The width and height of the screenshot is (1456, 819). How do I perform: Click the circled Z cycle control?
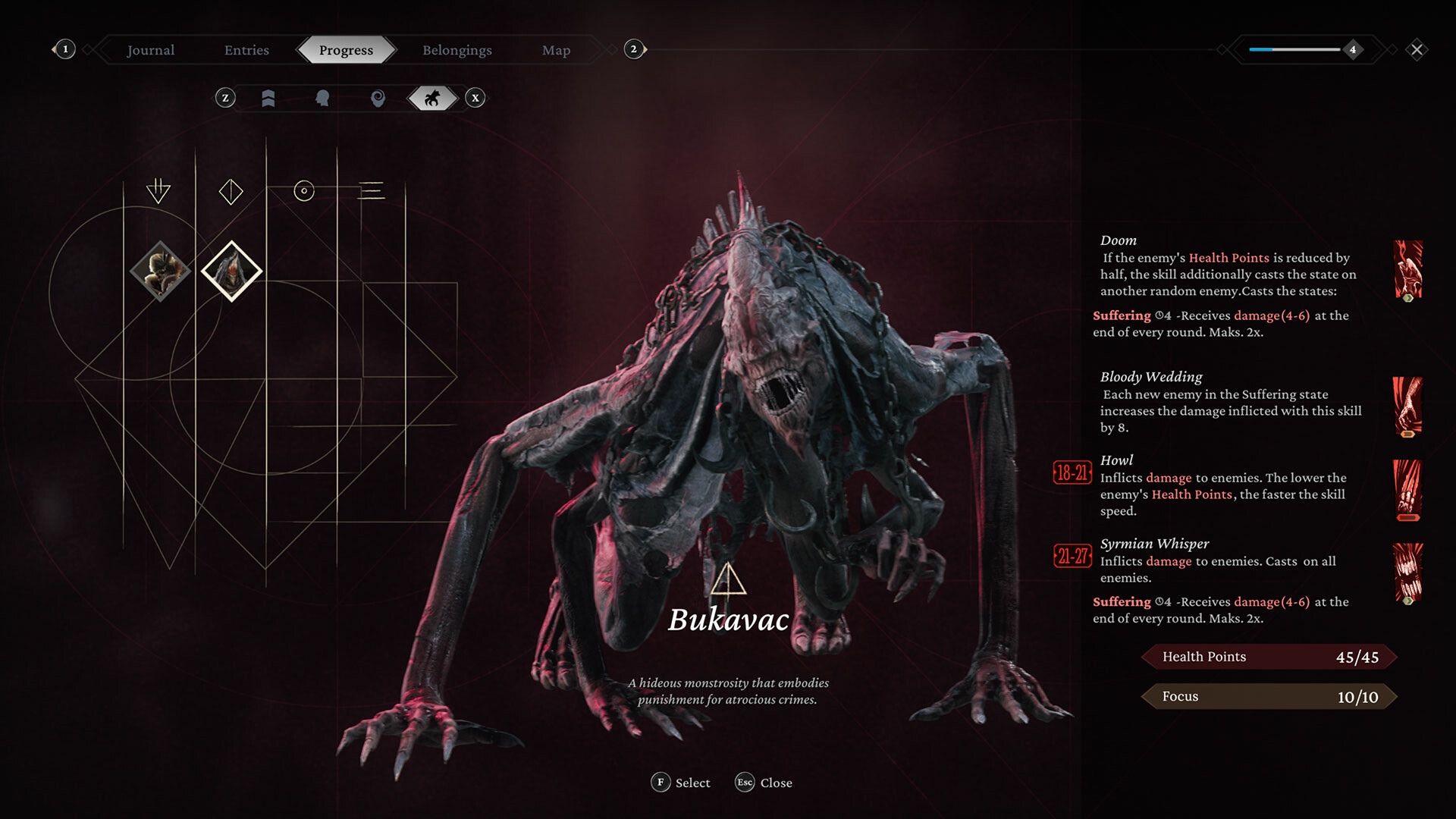(224, 98)
